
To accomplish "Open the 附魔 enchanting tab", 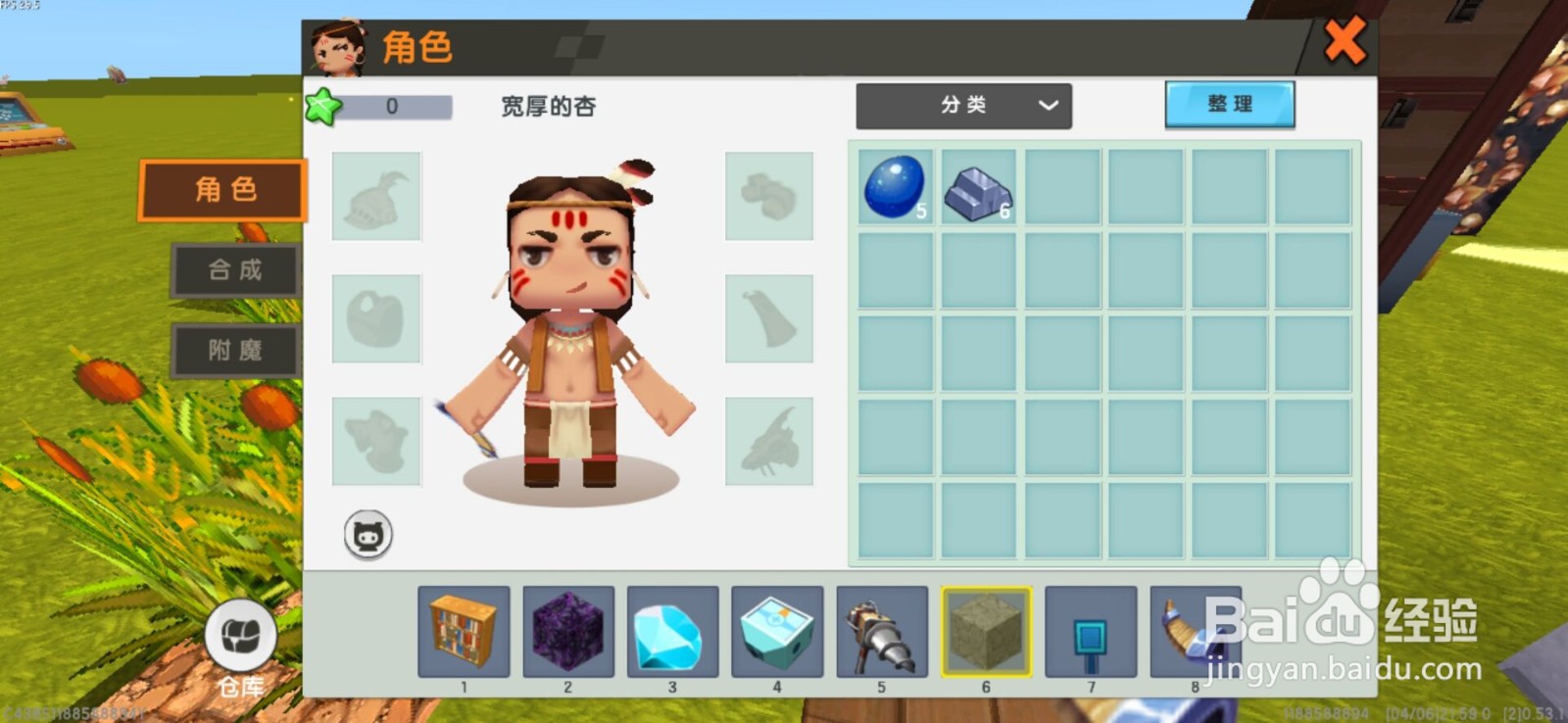I will click(x=234, y=351).
